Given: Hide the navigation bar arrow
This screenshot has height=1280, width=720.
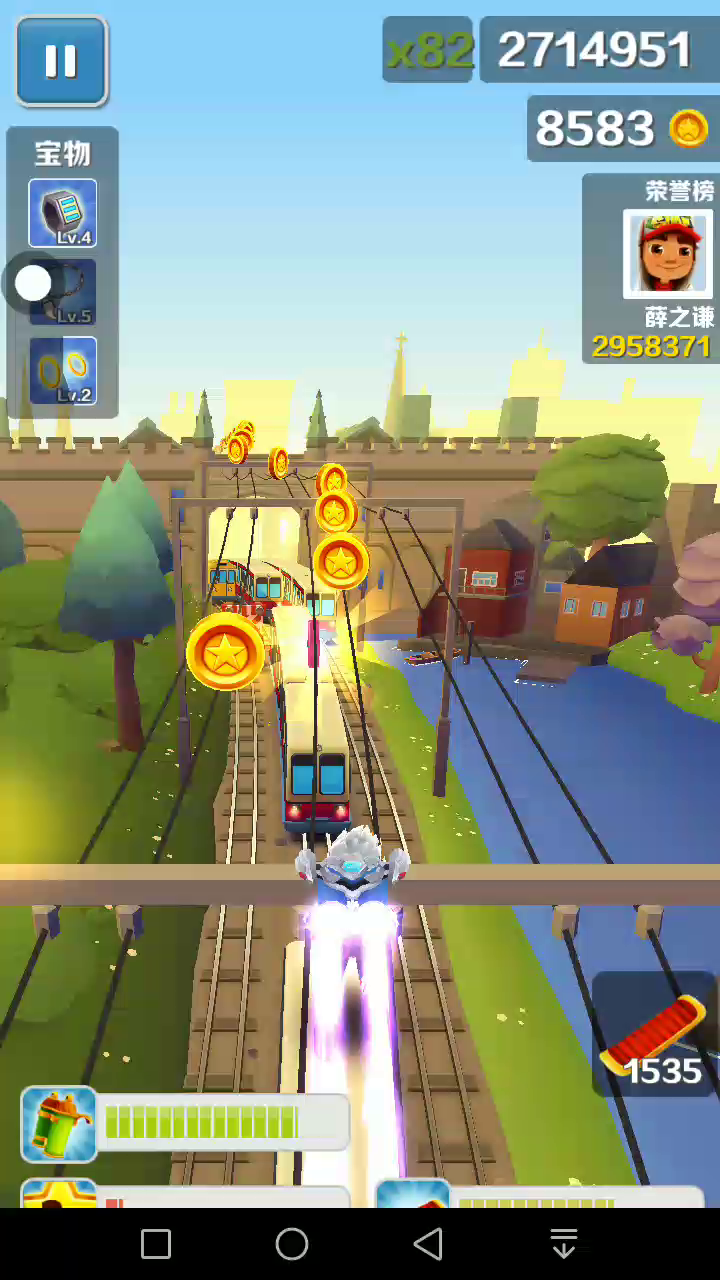Looking at the screenshot, I should pos(564,1244).
